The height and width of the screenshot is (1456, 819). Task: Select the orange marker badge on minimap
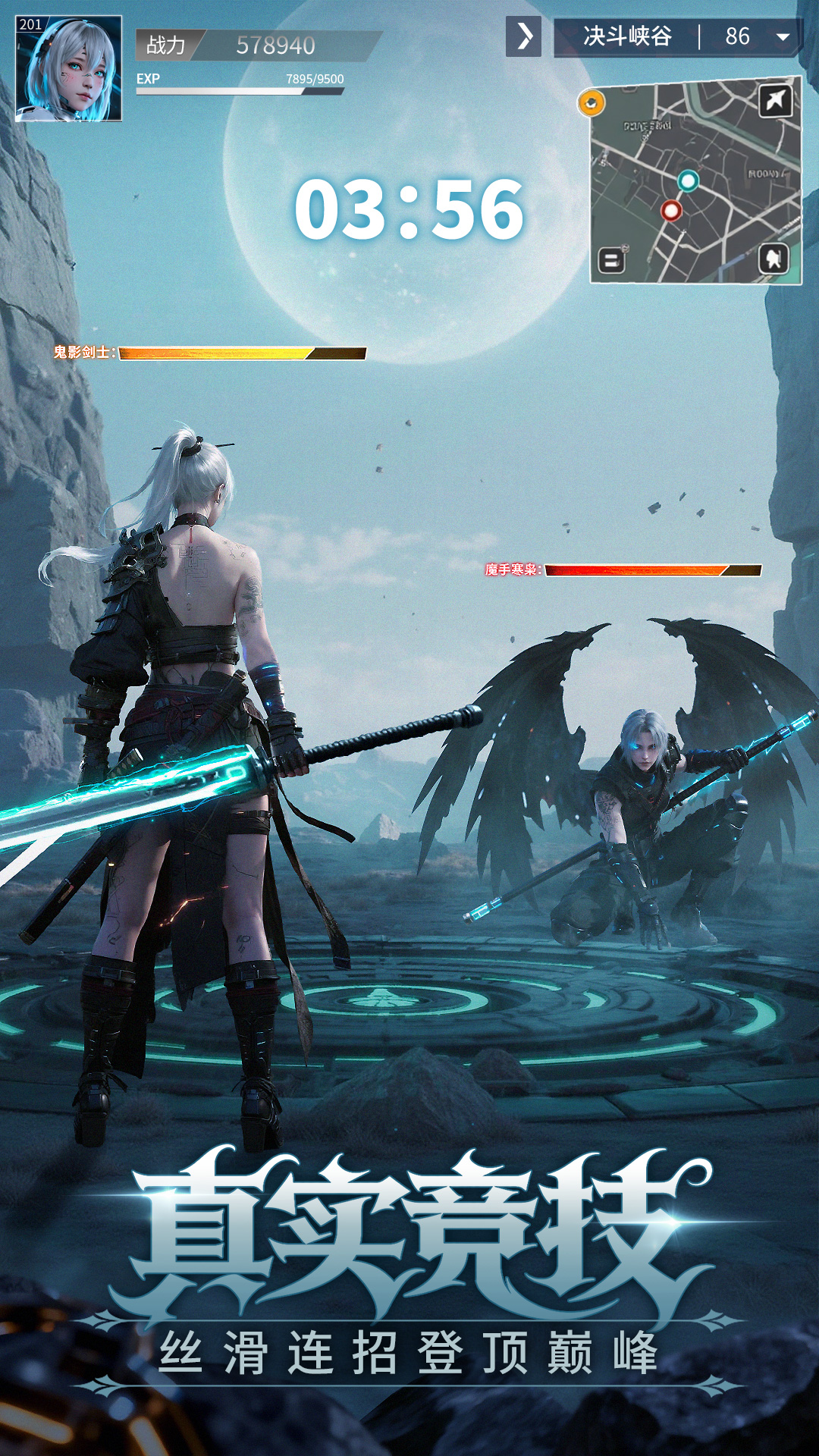pos(591,102)
